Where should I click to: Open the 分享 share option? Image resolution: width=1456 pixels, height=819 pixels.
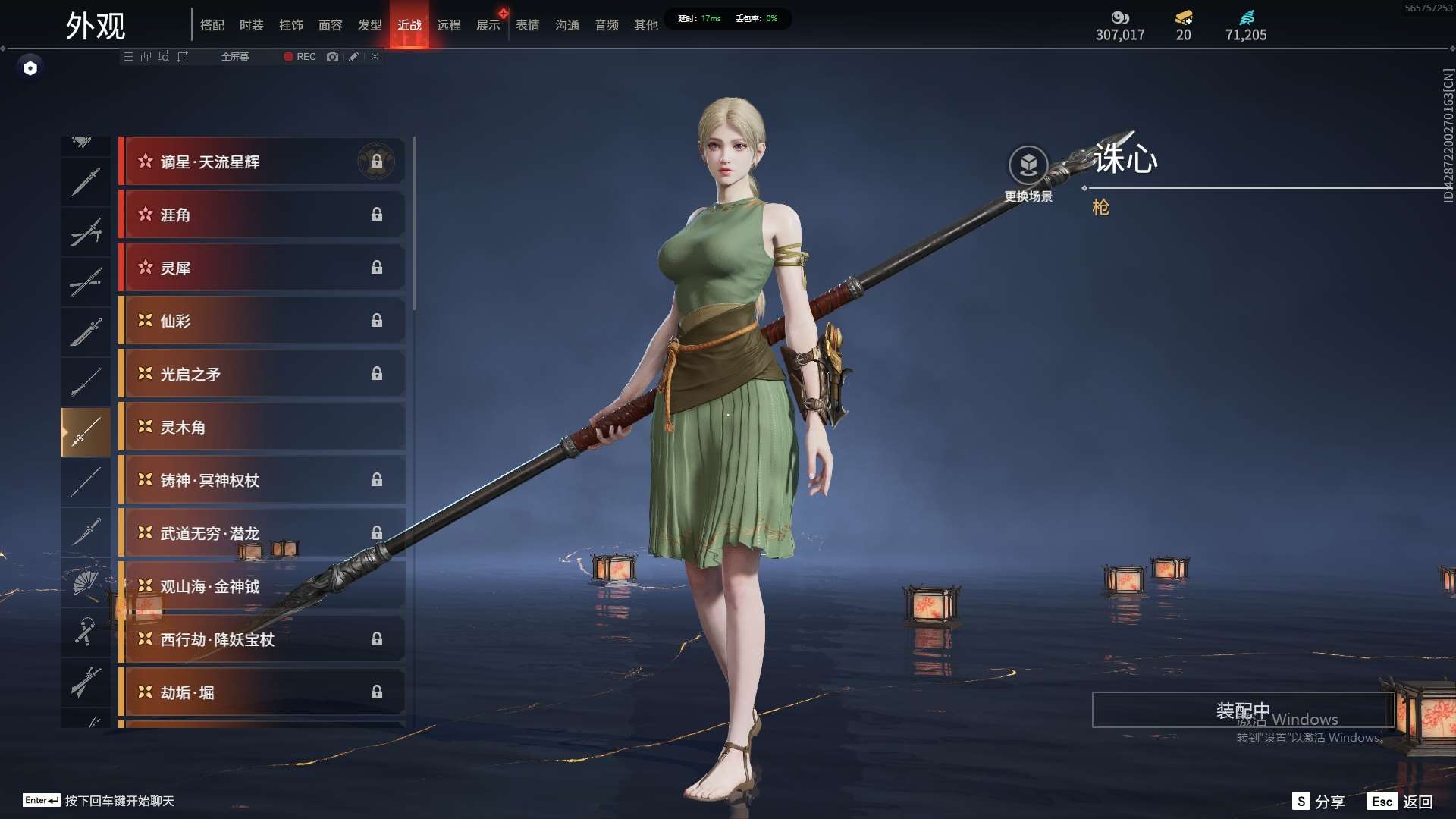point(1319,802)
